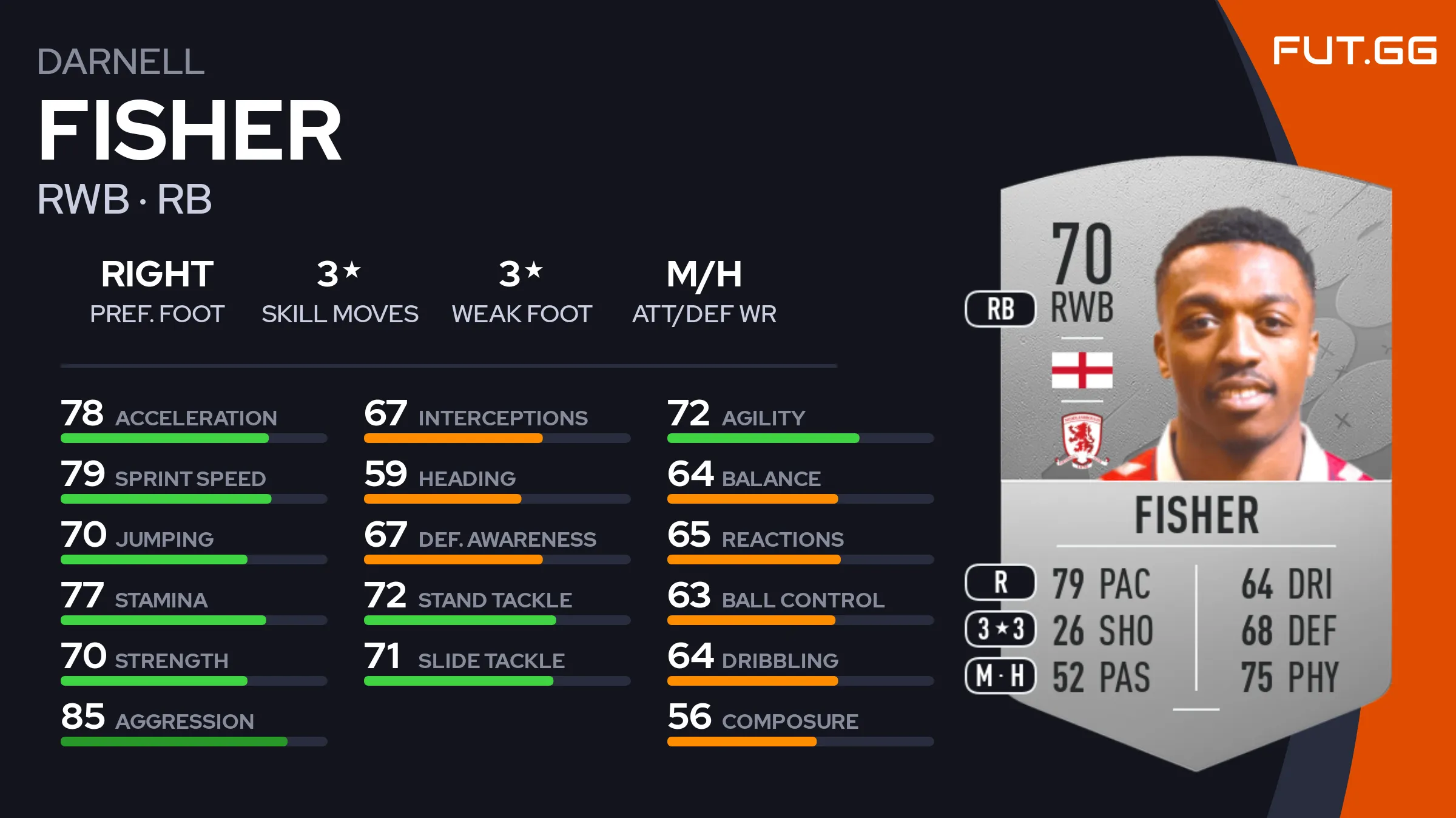The height and width of the screenshot is (818, 1456).
Task: Click the M·H work rate badge
Action: pyautogui.click(x=1000, y=675)
